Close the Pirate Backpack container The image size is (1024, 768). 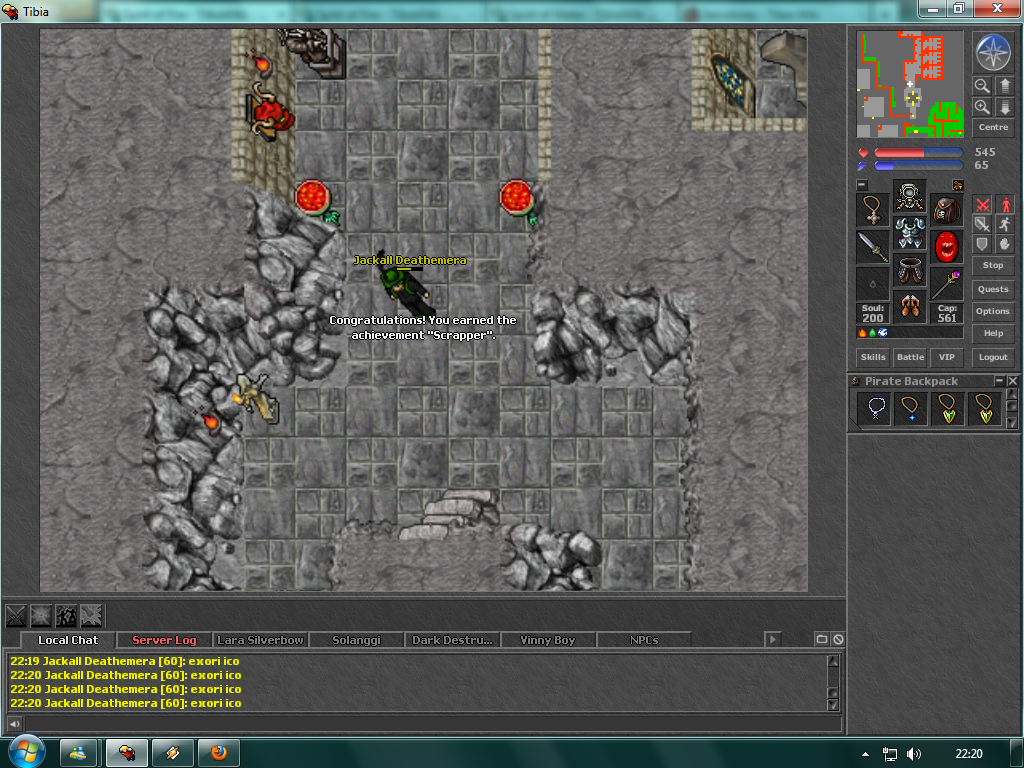click(x=1013, y=381)
